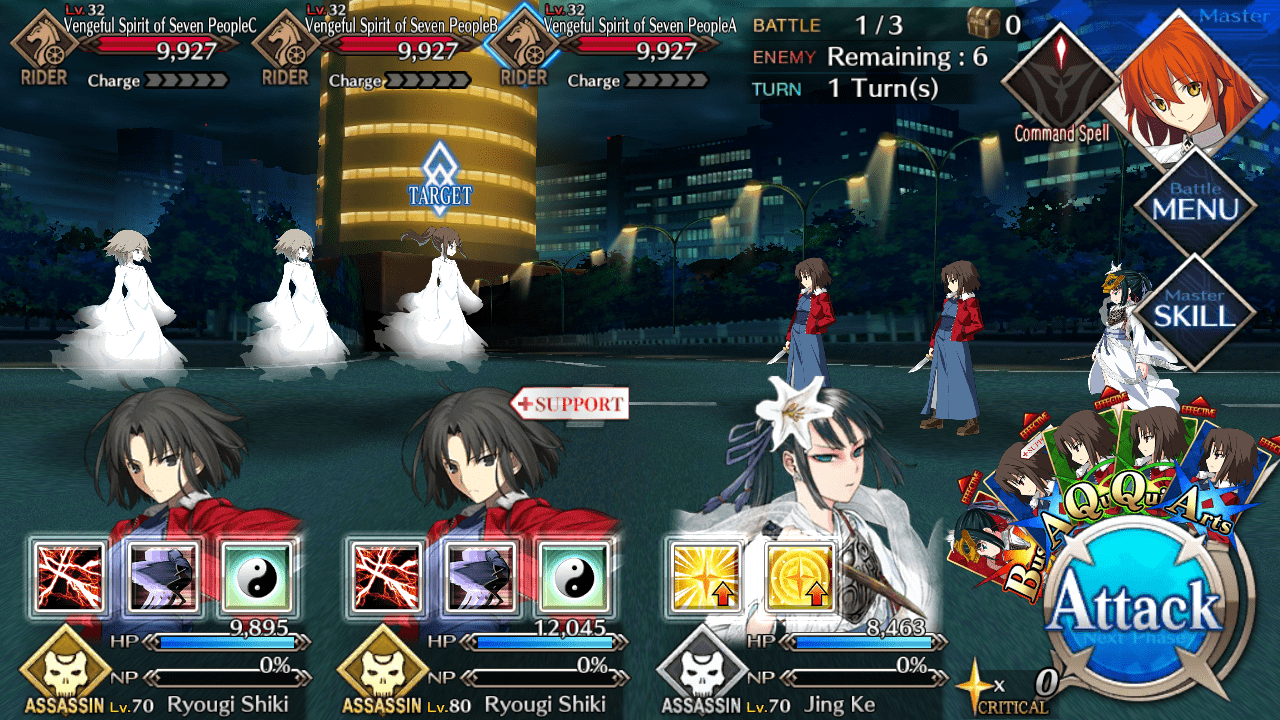Activate Lv.70 Ryougi Shiki's yin-yang skill
This screenshot has height=720, width=1280.
click(258, 577)
